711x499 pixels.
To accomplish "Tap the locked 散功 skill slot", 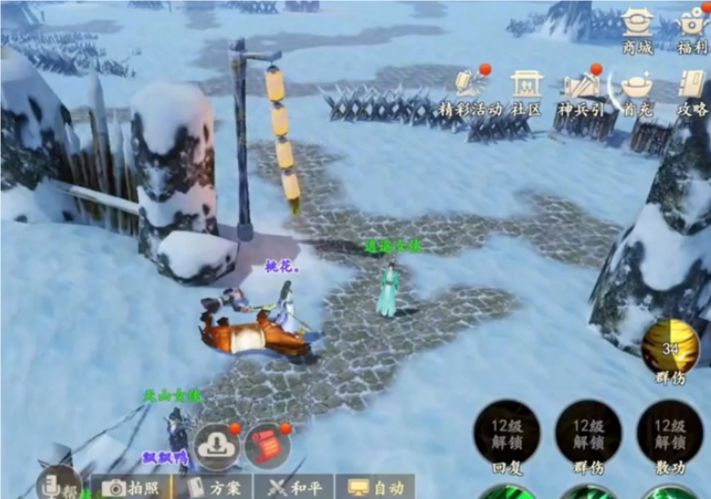I will [669, 433].
